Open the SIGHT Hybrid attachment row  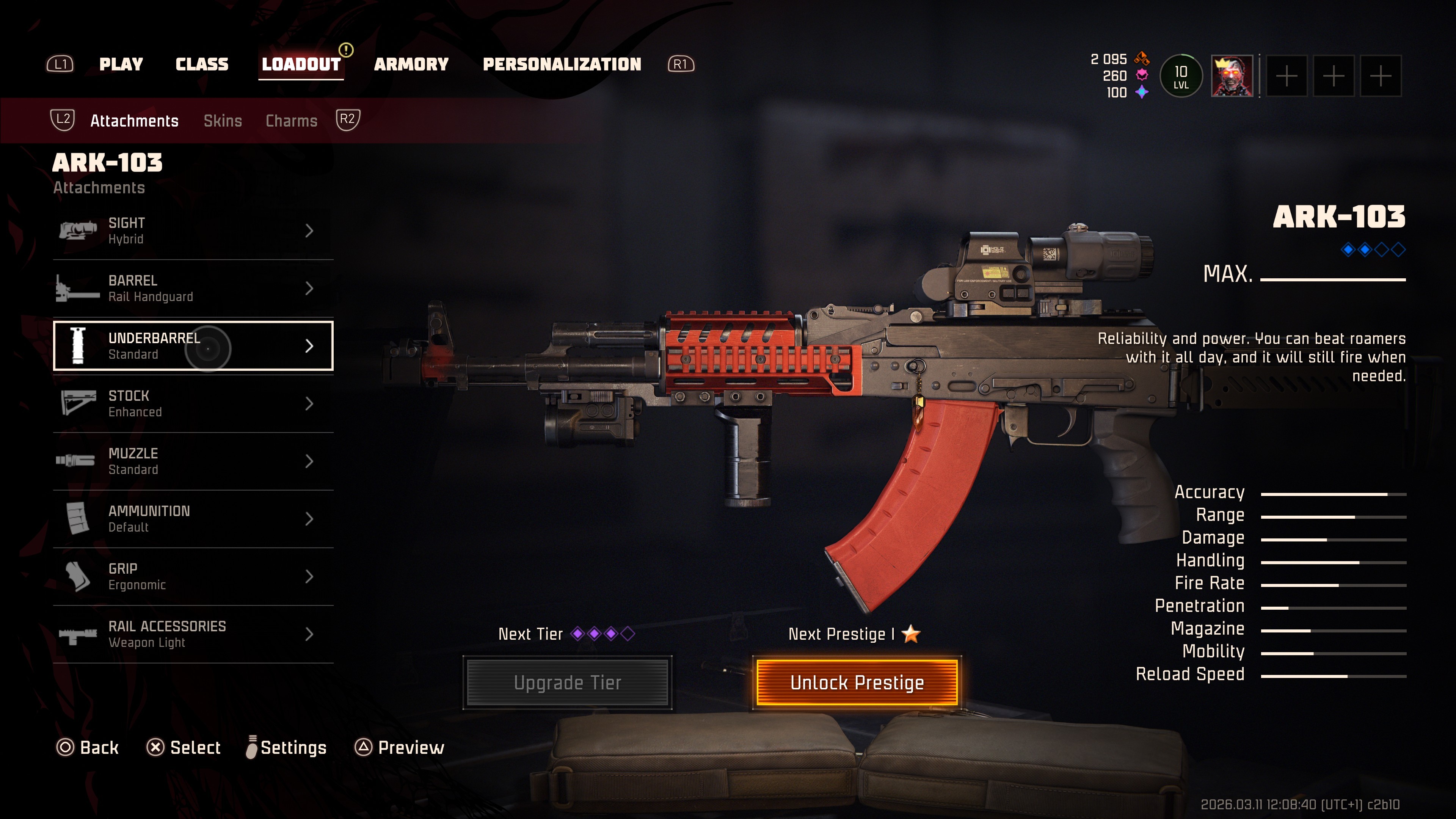(193, 231)
